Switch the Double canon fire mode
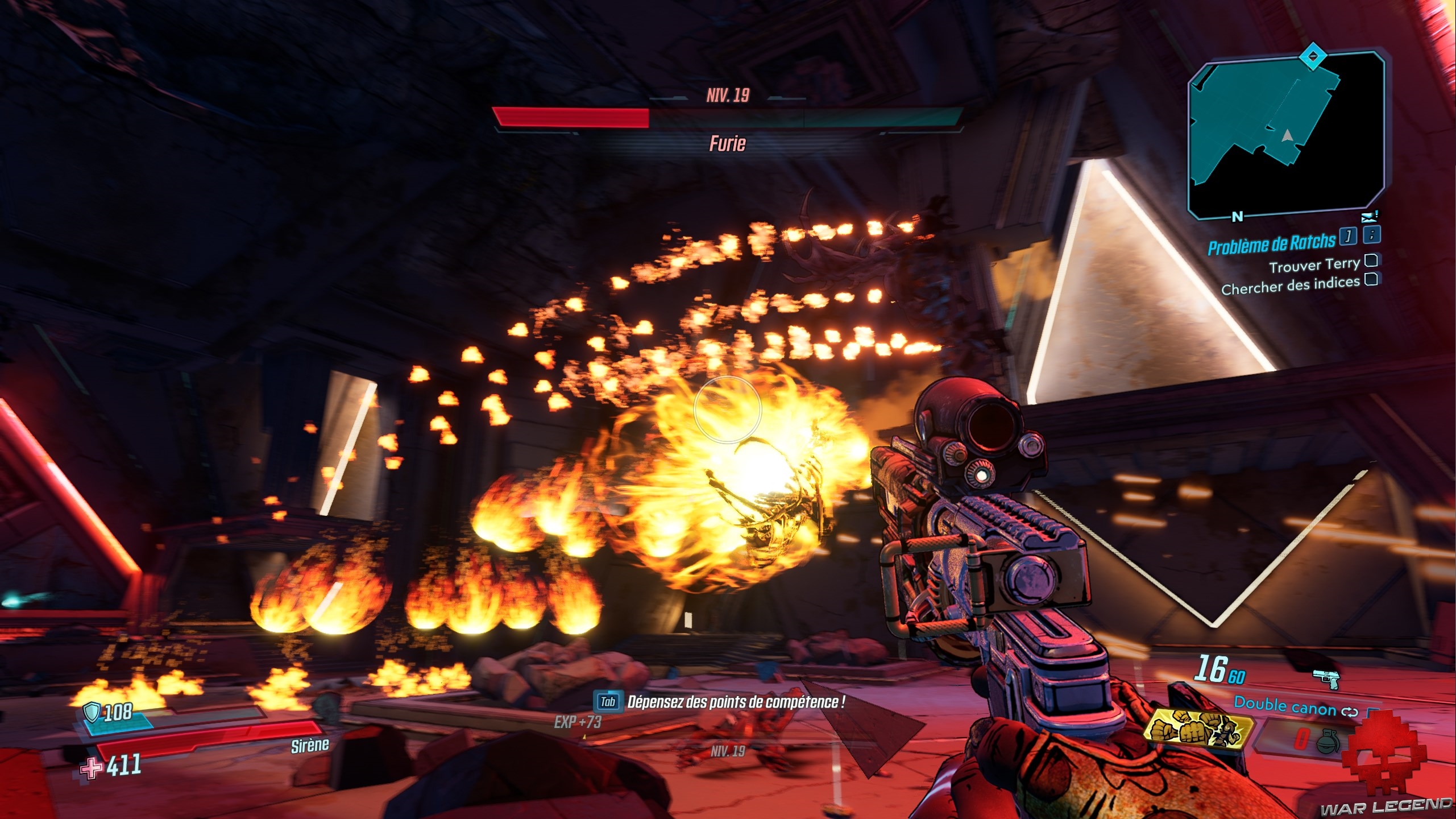 pyautogui.click(x=1350, y=712)
